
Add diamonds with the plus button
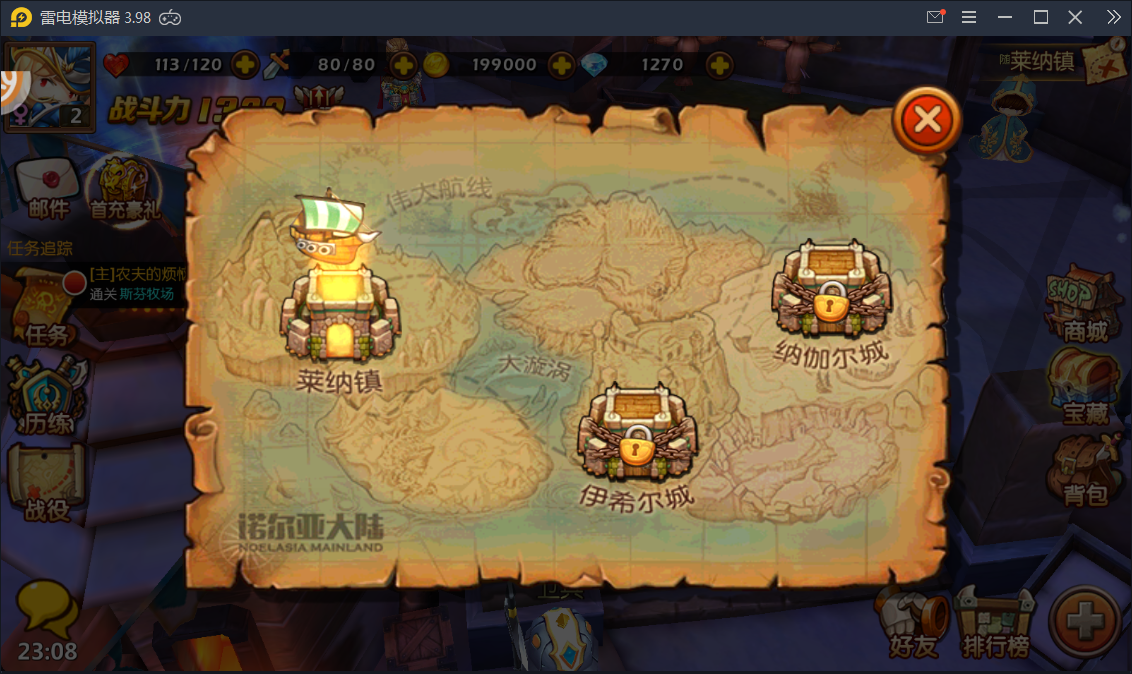719,65
